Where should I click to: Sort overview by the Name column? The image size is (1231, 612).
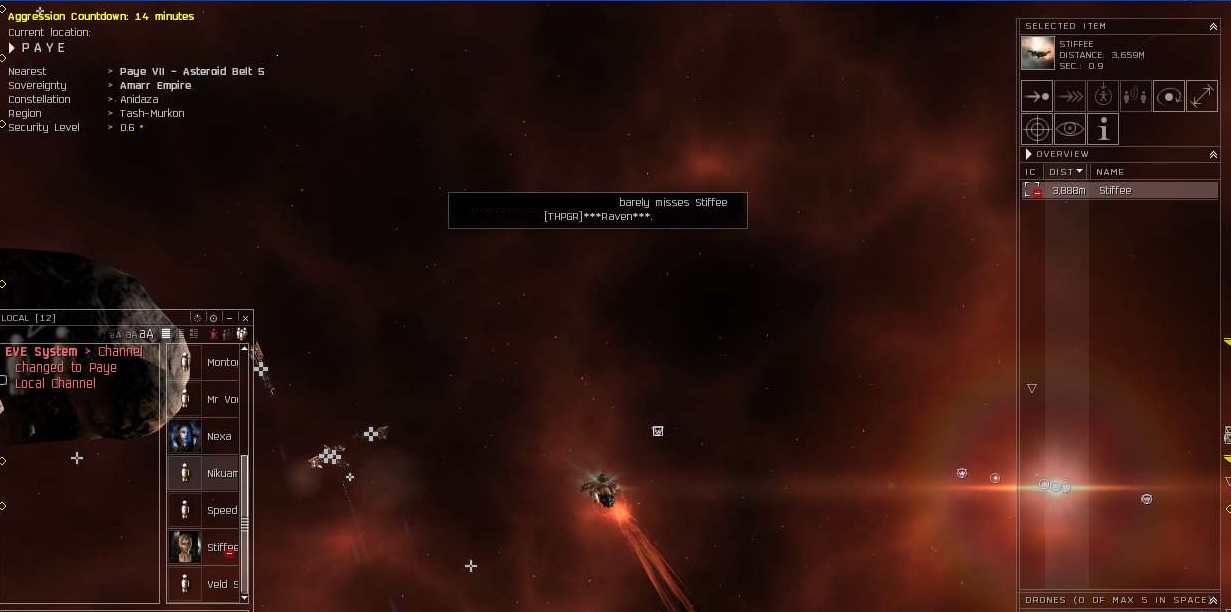(1110, 172)
